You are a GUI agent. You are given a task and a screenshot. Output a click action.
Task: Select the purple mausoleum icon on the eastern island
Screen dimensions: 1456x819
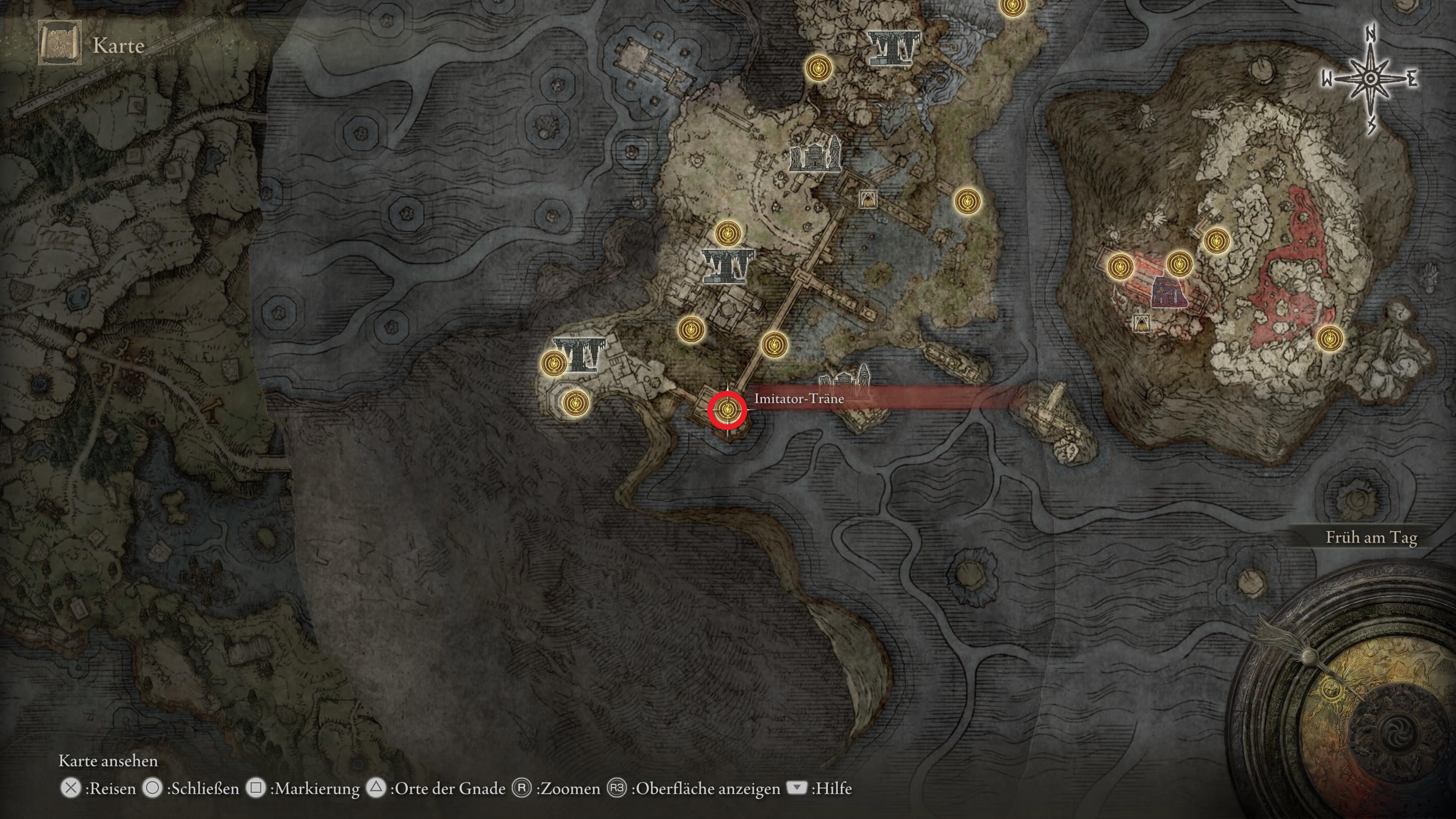click(x=1168, y=292)
